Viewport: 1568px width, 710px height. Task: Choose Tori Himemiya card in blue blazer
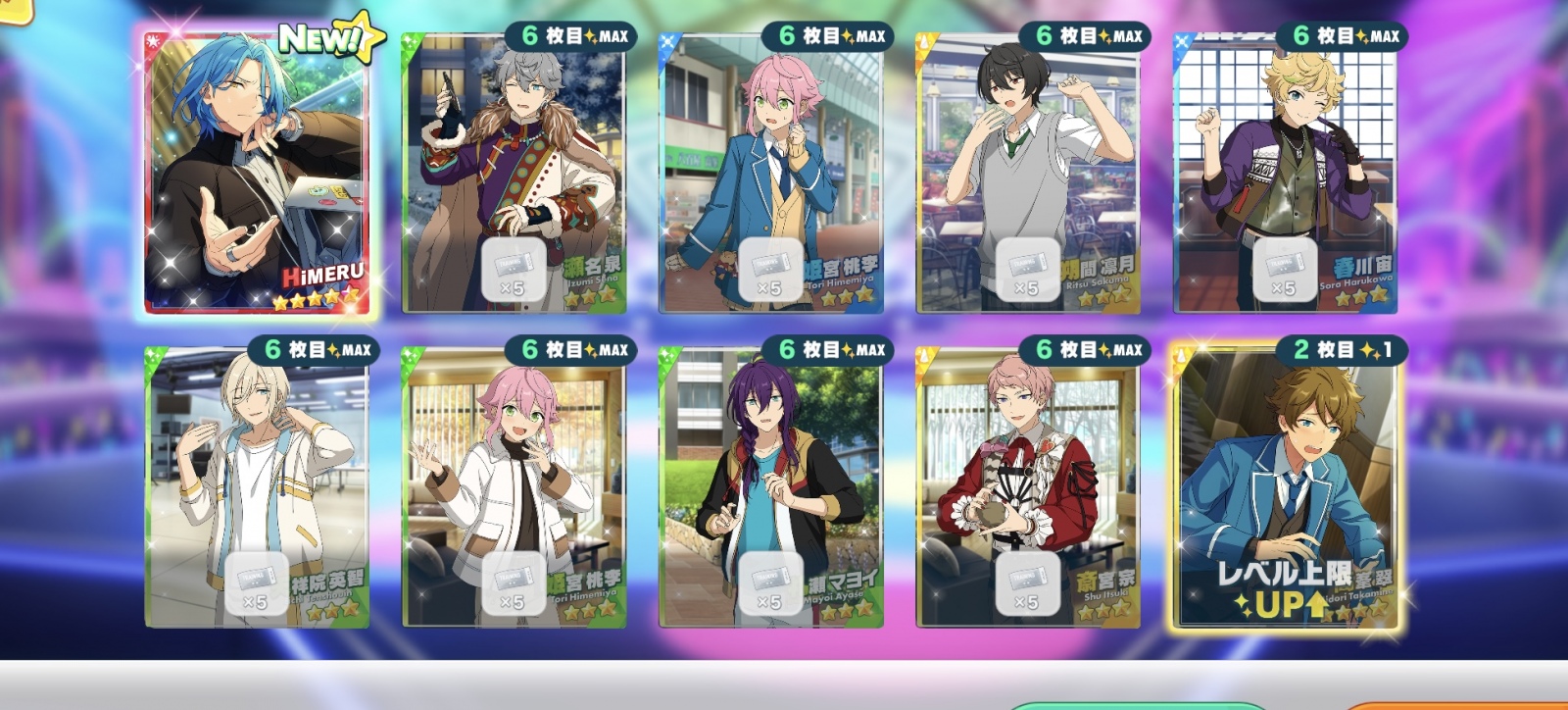[x=771, y=172]
